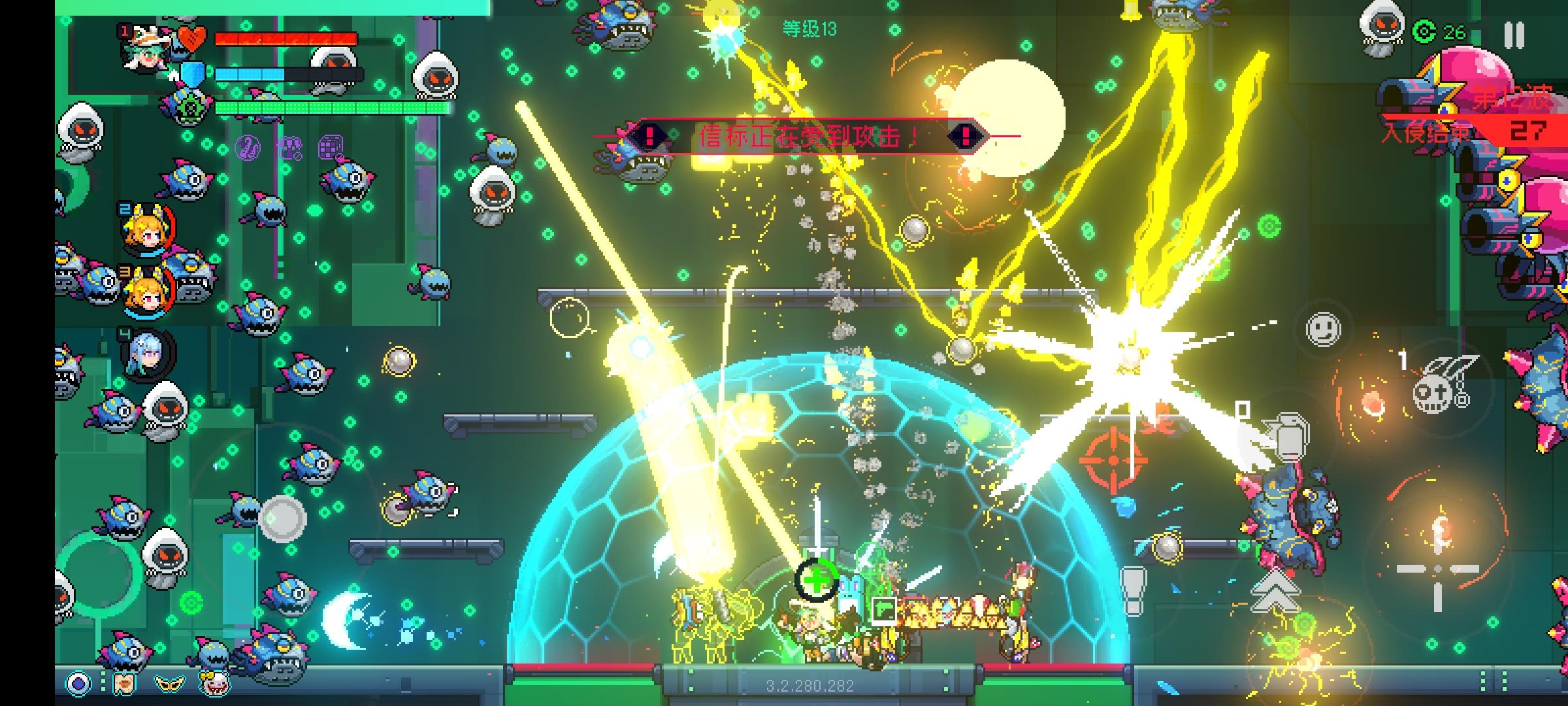Tap the purple snake buff icon
Viewport: 1568px width, 706px height.
click(248, 148)
